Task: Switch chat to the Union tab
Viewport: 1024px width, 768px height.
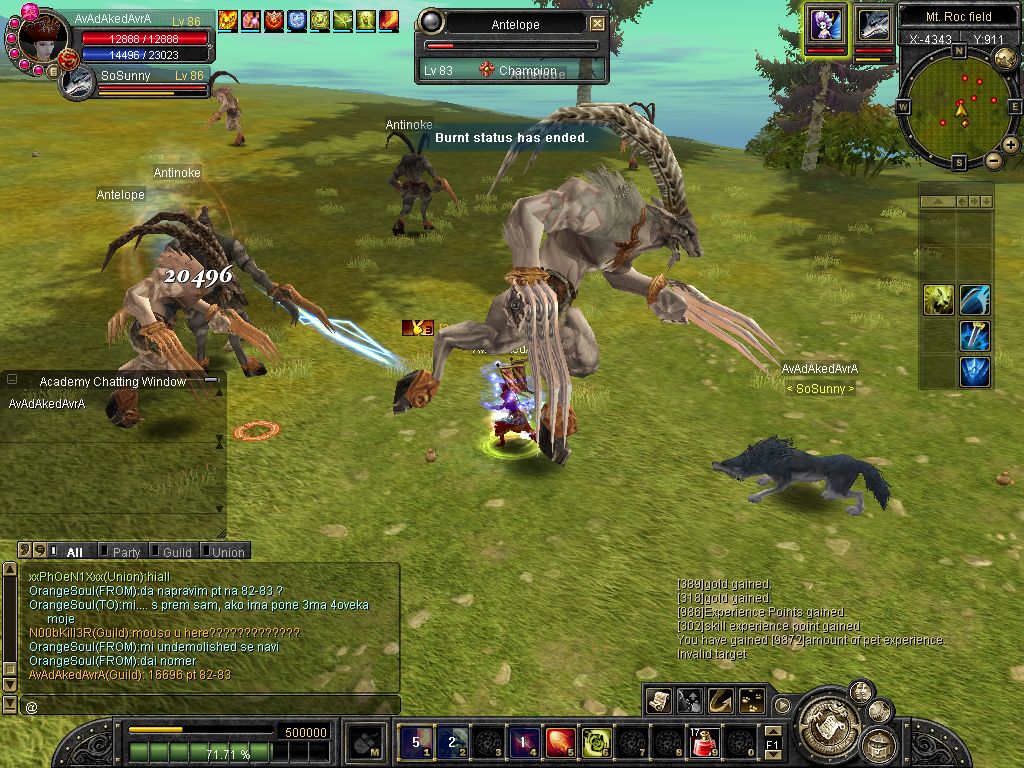Action: pyautogui.click(x=228, y=551)
